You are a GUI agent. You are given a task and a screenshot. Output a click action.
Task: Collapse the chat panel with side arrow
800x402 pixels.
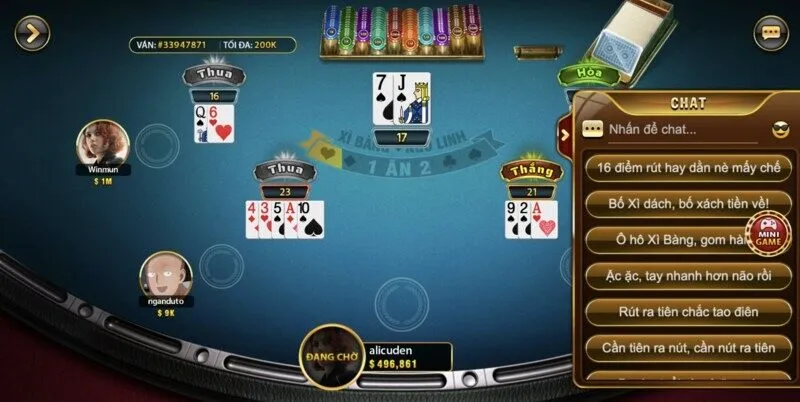(565, 135)
